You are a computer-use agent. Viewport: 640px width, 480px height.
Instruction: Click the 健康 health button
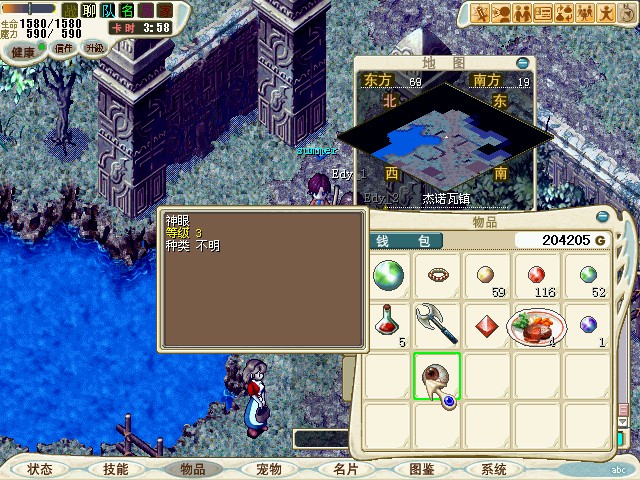[x=23, y=50]
